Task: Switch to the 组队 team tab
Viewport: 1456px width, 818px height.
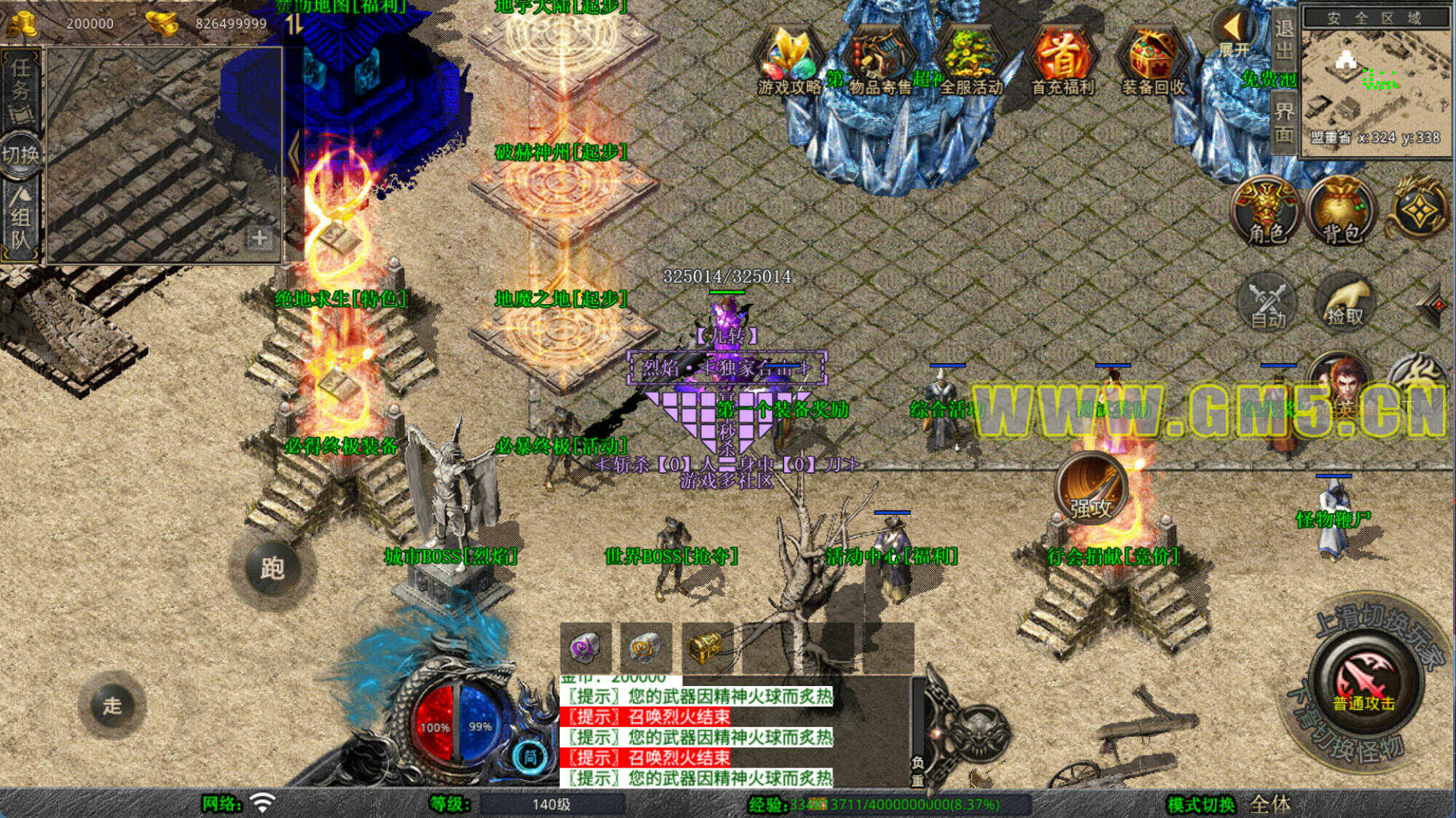Action: tap(21, 219)
